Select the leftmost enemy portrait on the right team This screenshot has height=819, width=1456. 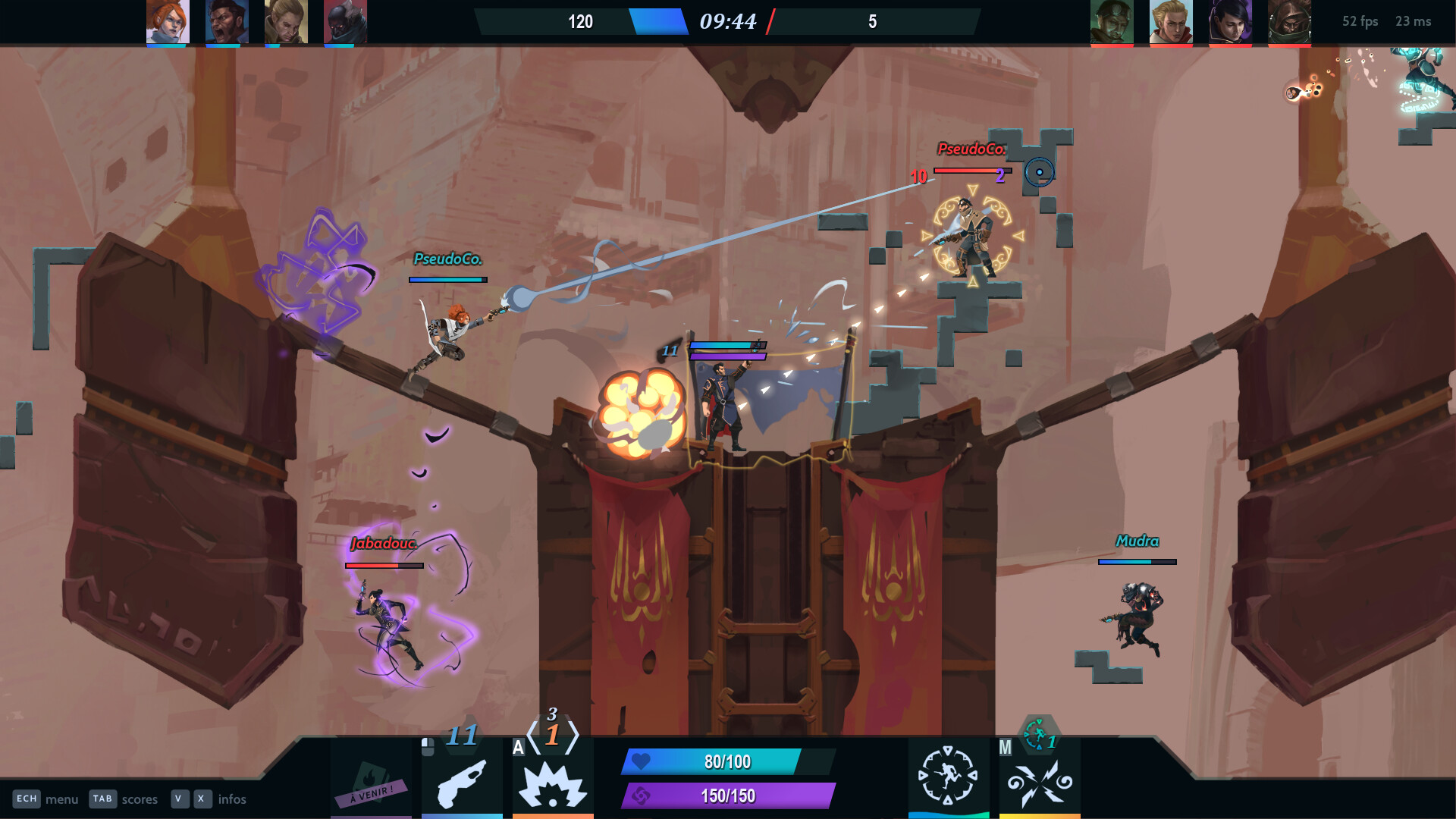pyautogui.click(x=1112, y=21)
